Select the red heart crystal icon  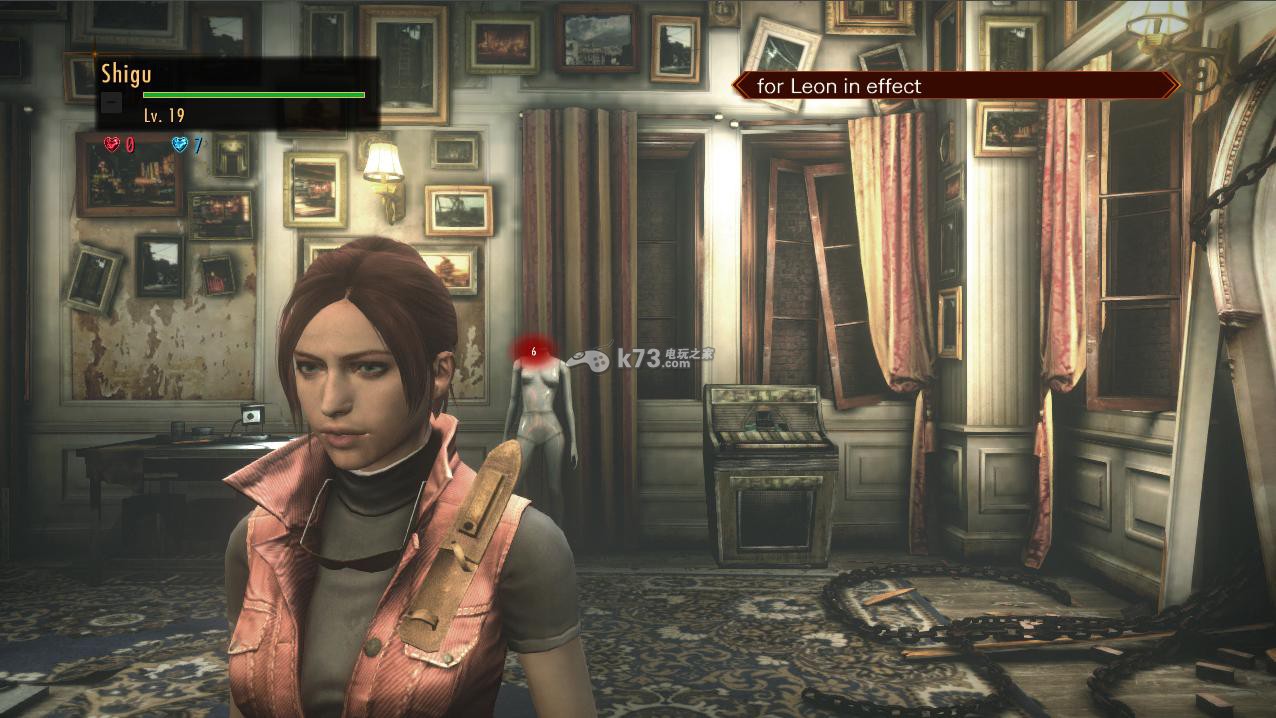[112, 145]
